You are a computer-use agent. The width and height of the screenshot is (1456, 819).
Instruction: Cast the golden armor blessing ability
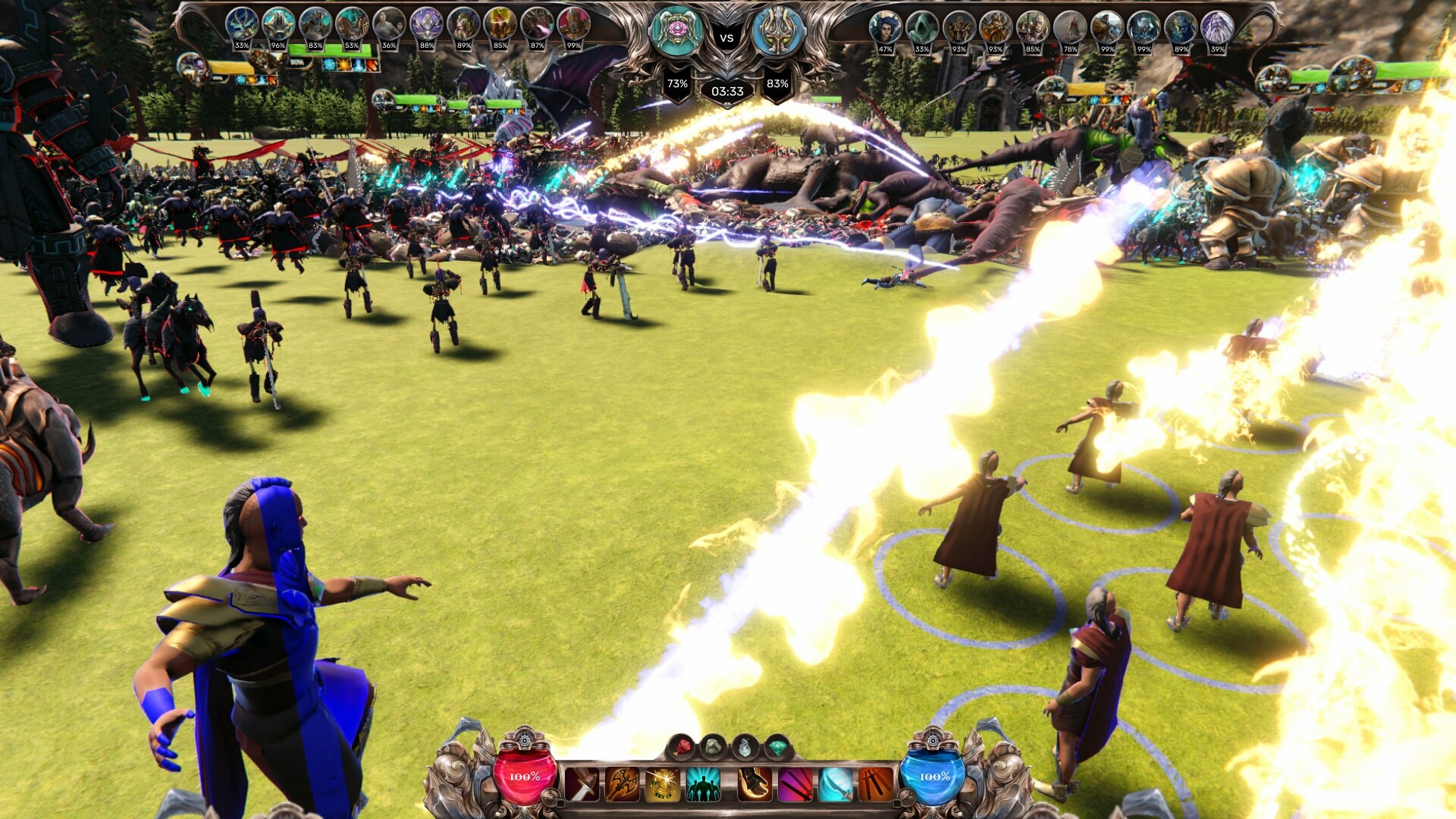[661, 781]
